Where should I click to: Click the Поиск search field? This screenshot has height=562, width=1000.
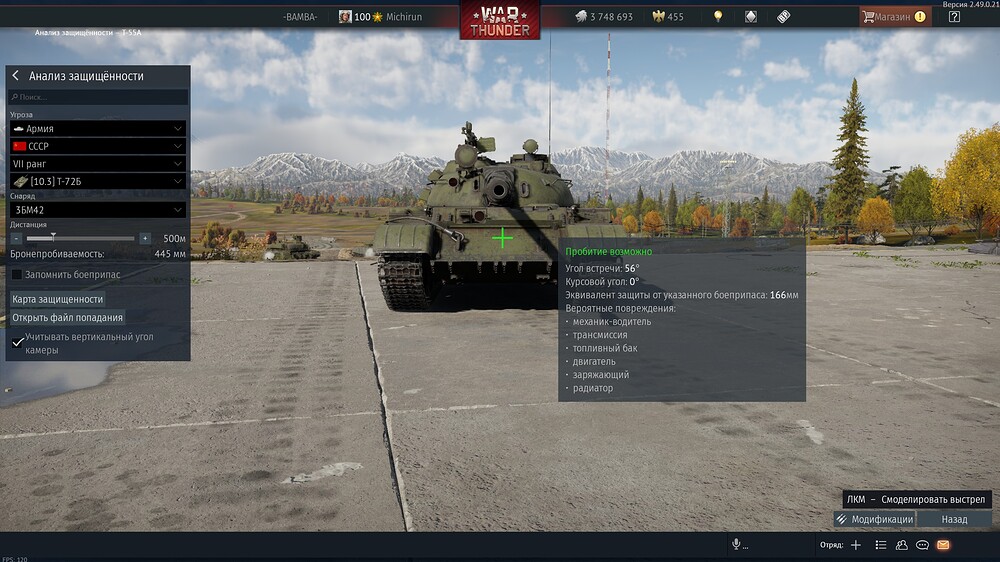click(98, 97)
